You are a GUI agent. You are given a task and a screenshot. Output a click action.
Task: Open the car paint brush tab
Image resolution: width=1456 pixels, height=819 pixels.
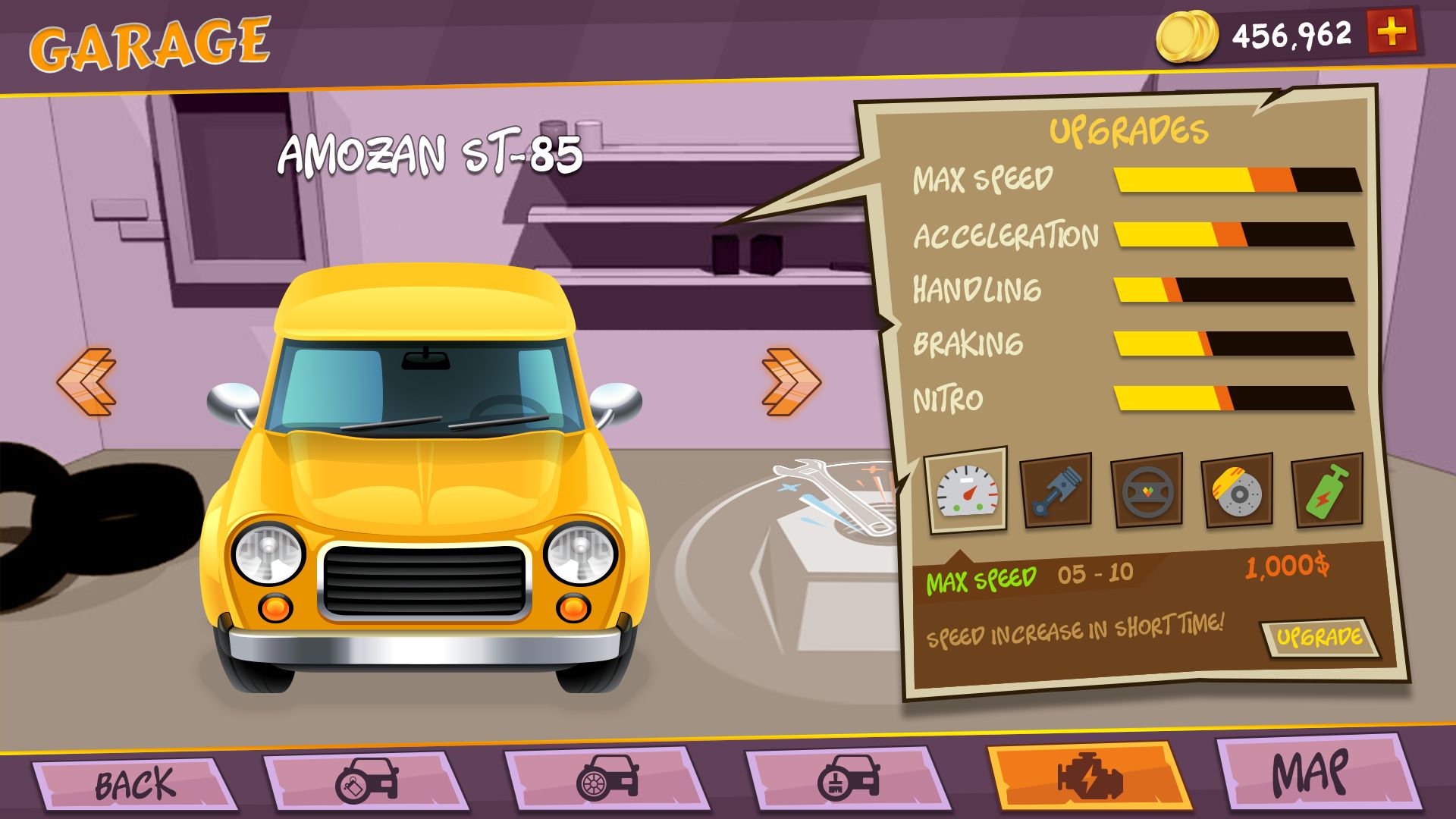tap(848, 780)
